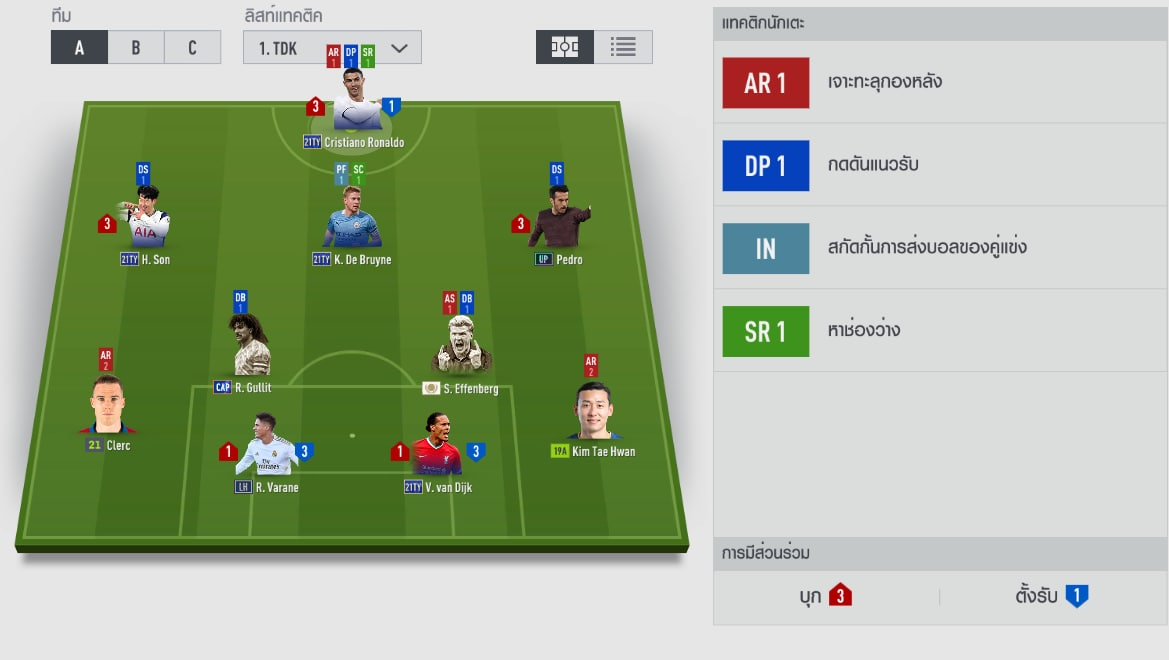This screenshot has height=660, width=1169.
Task: Open the AR 1 tactic row
Action: [940, 83]
